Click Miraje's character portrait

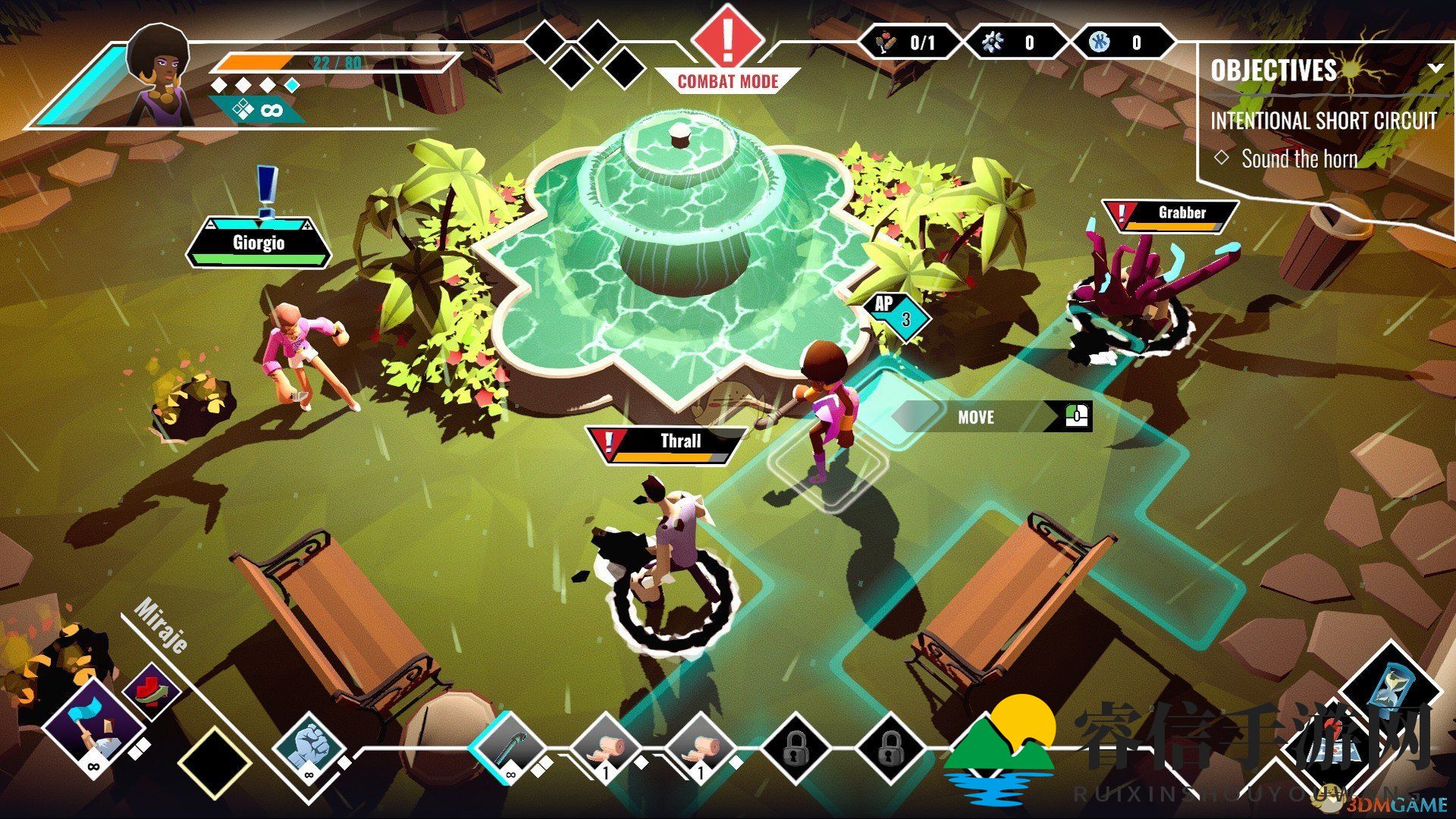coord(158,74)
